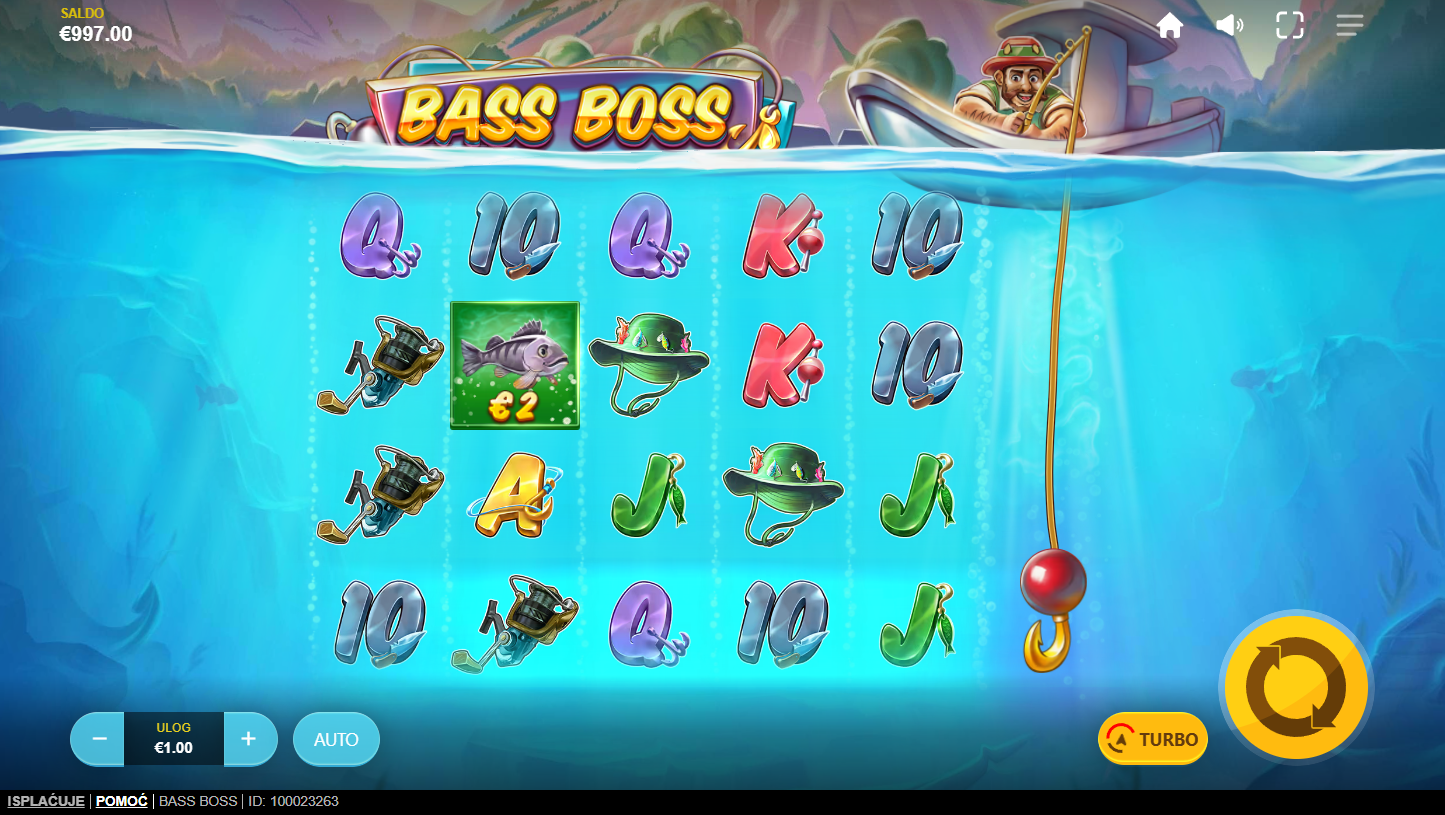Toggle the sound speaker icon
Image resolution: width=1445 pixels, height=815 pixels.
point(1229,26)
